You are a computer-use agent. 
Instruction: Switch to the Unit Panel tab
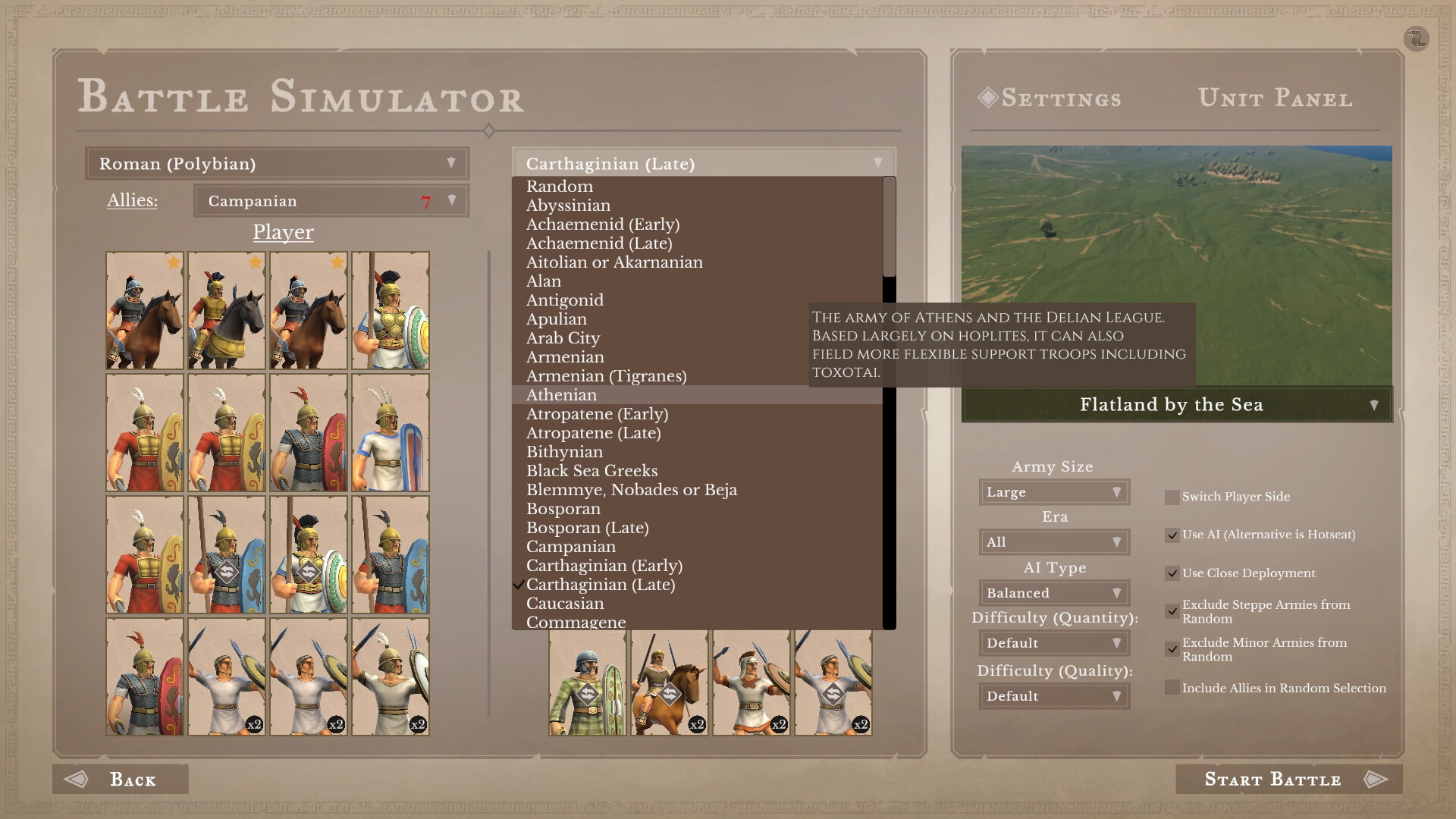click(1276, 98)
